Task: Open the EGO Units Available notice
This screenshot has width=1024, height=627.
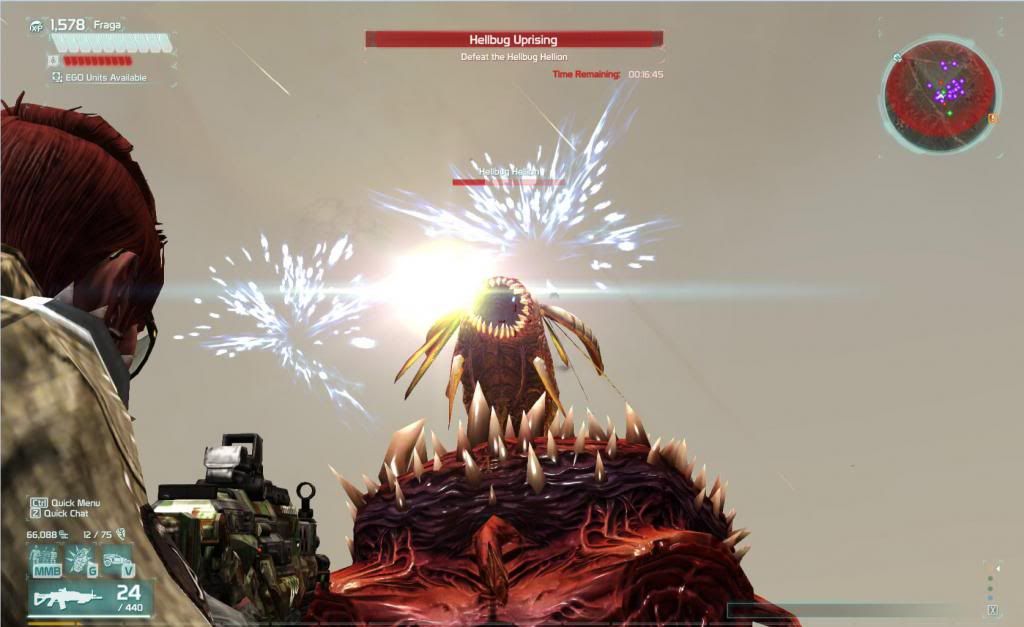Action: point(100,77)
